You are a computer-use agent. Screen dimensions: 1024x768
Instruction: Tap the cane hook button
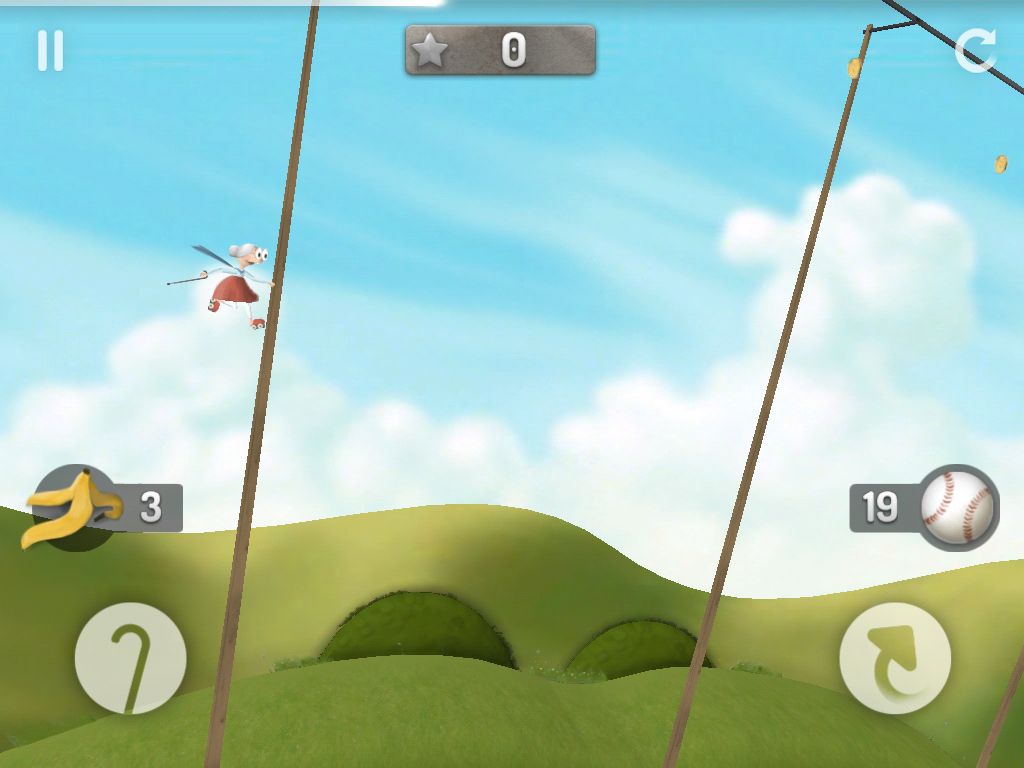(130, 658)
